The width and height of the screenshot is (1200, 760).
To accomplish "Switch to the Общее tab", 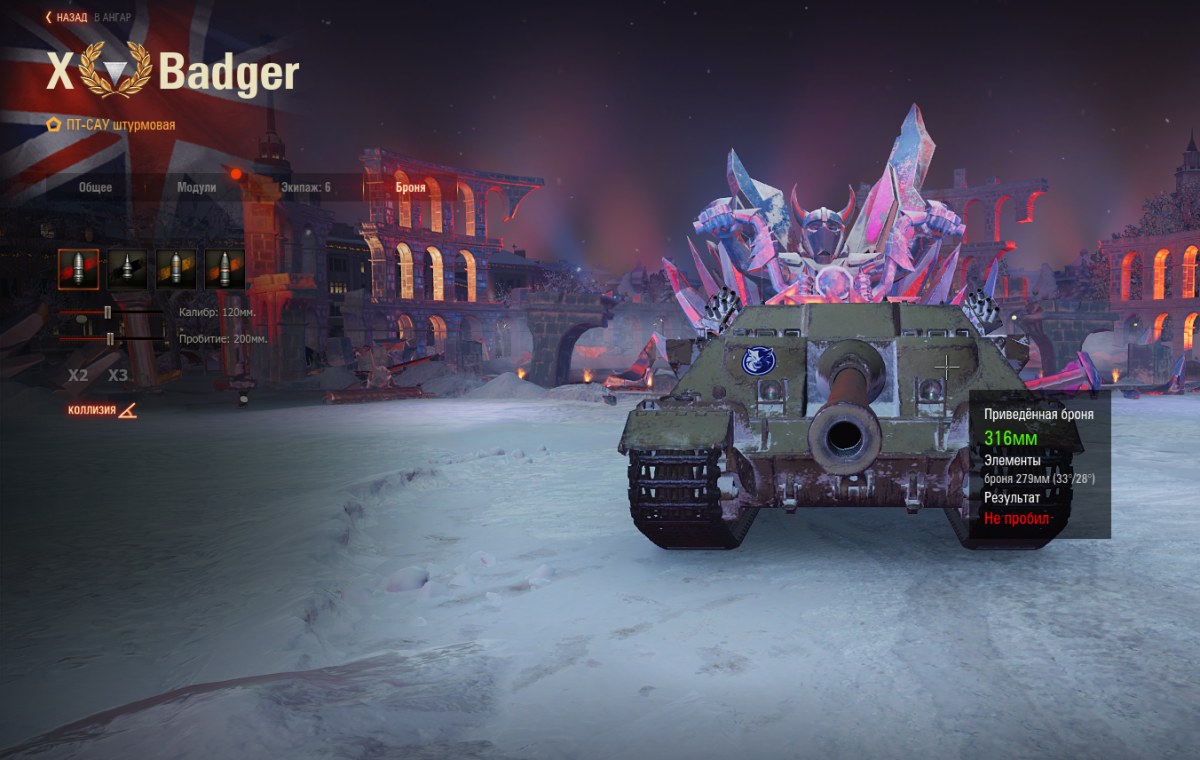I will click(96, 187).
